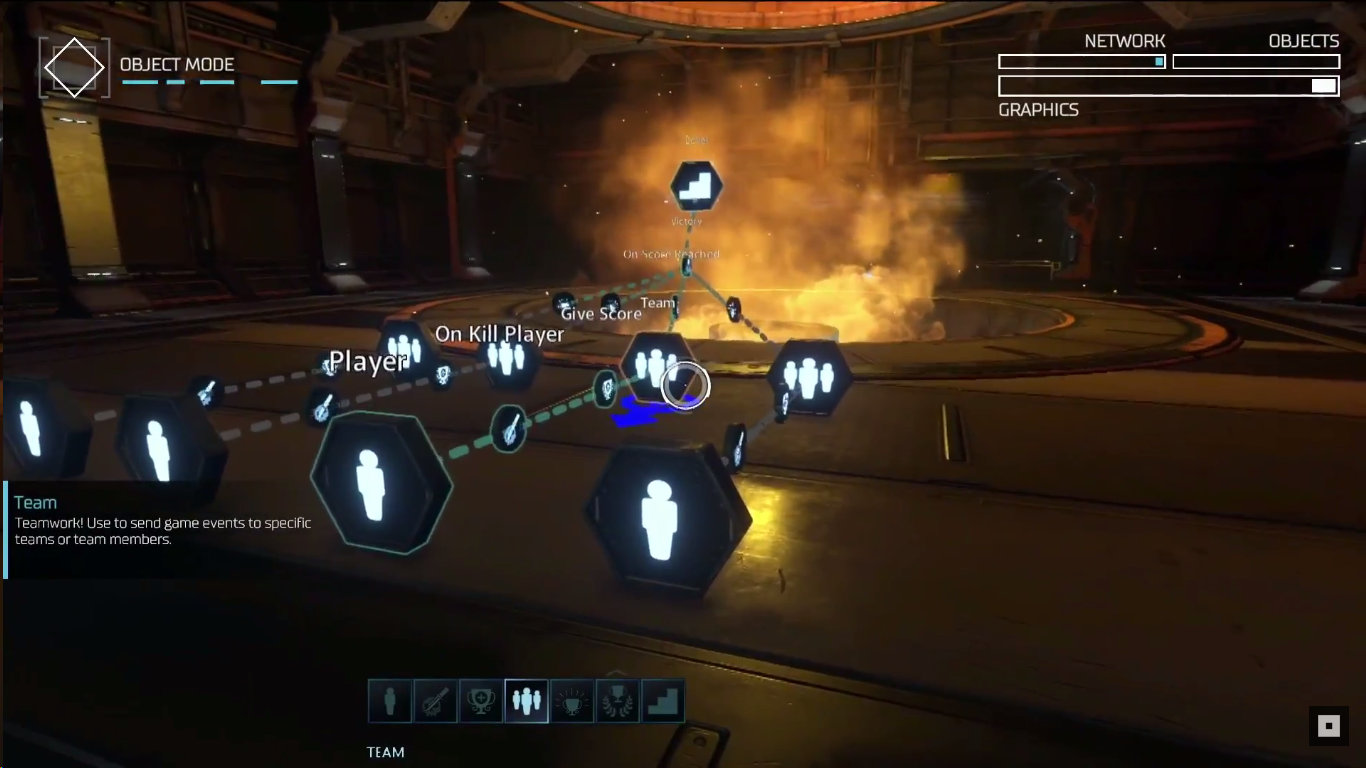Pick the laurel-wreath trophy icon in the toolbar

pyautogui.click(x=618, y=701)
